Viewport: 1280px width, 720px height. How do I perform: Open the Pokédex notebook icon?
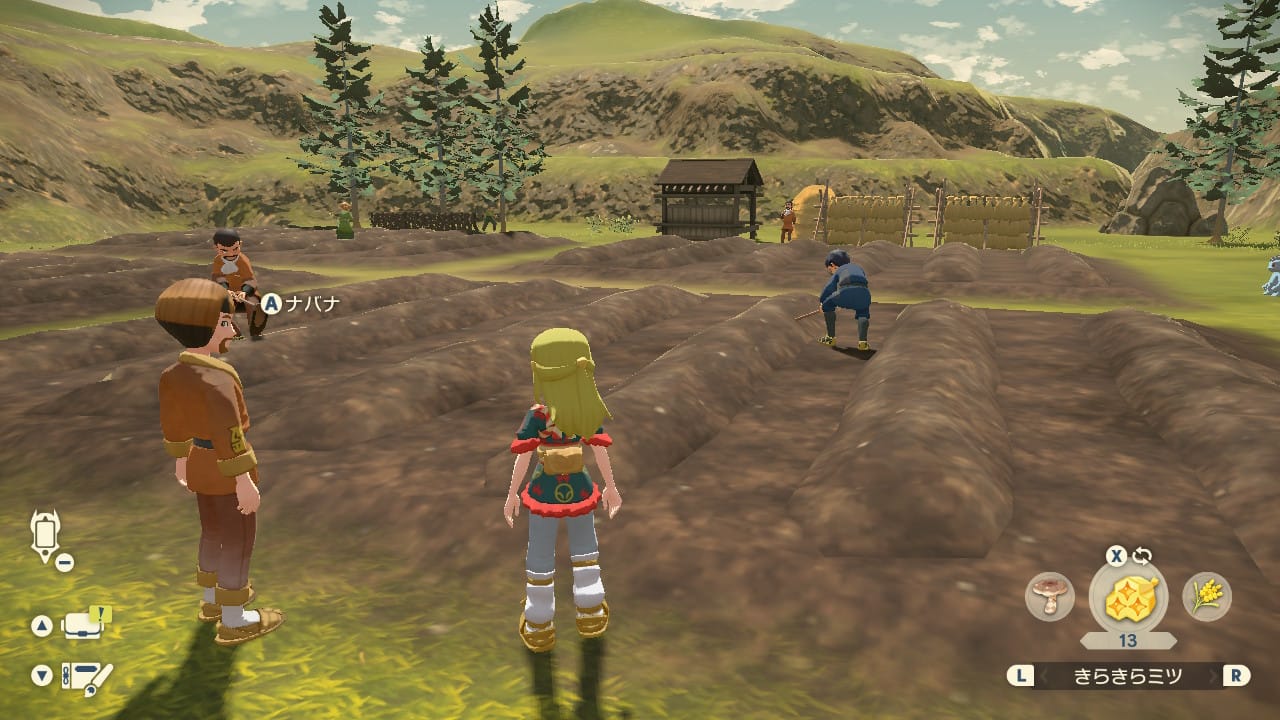86,675
